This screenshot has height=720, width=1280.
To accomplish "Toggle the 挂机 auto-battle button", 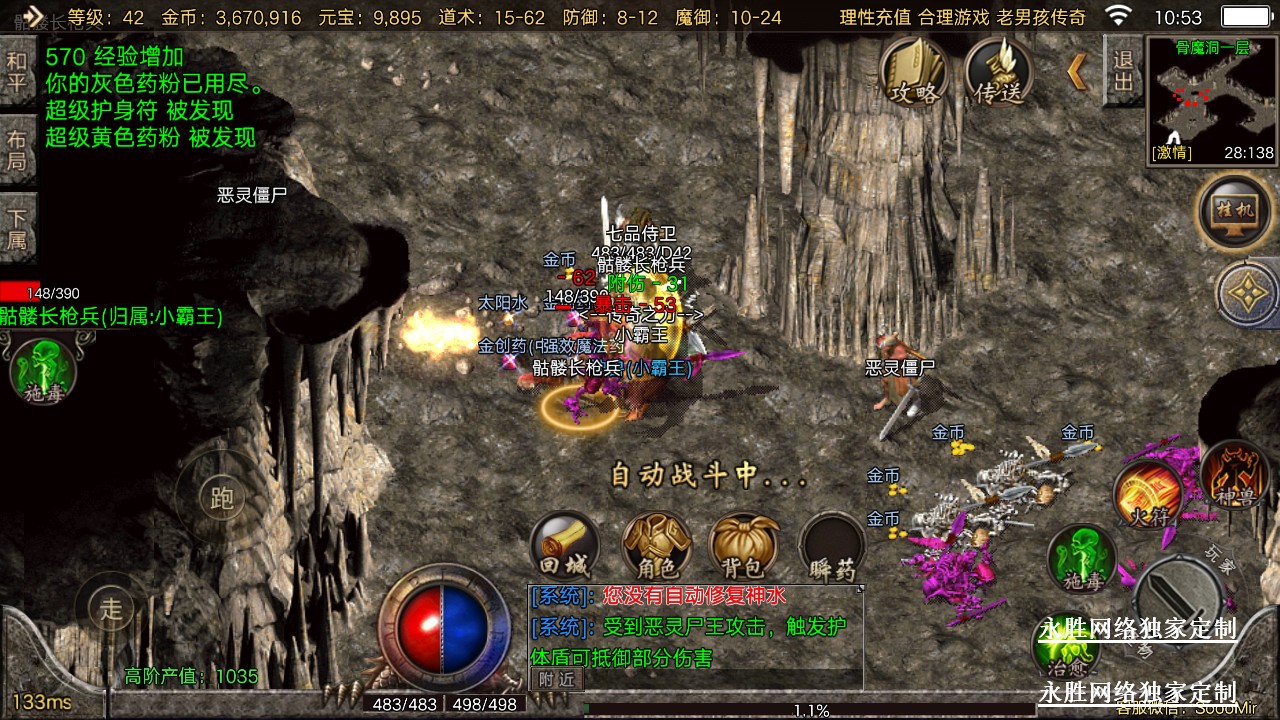I will (x=1234, y=212).
